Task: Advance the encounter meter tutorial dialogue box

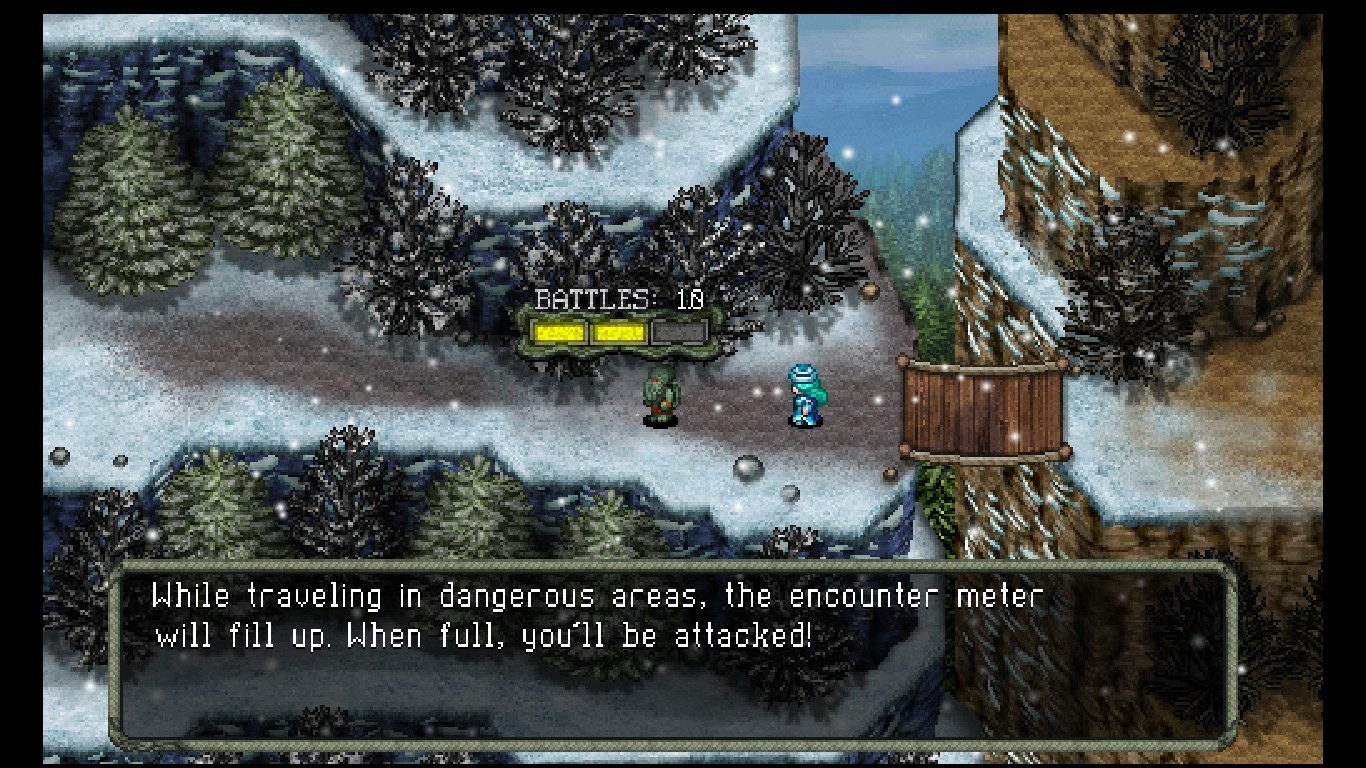Action: [x=672, y=654]
